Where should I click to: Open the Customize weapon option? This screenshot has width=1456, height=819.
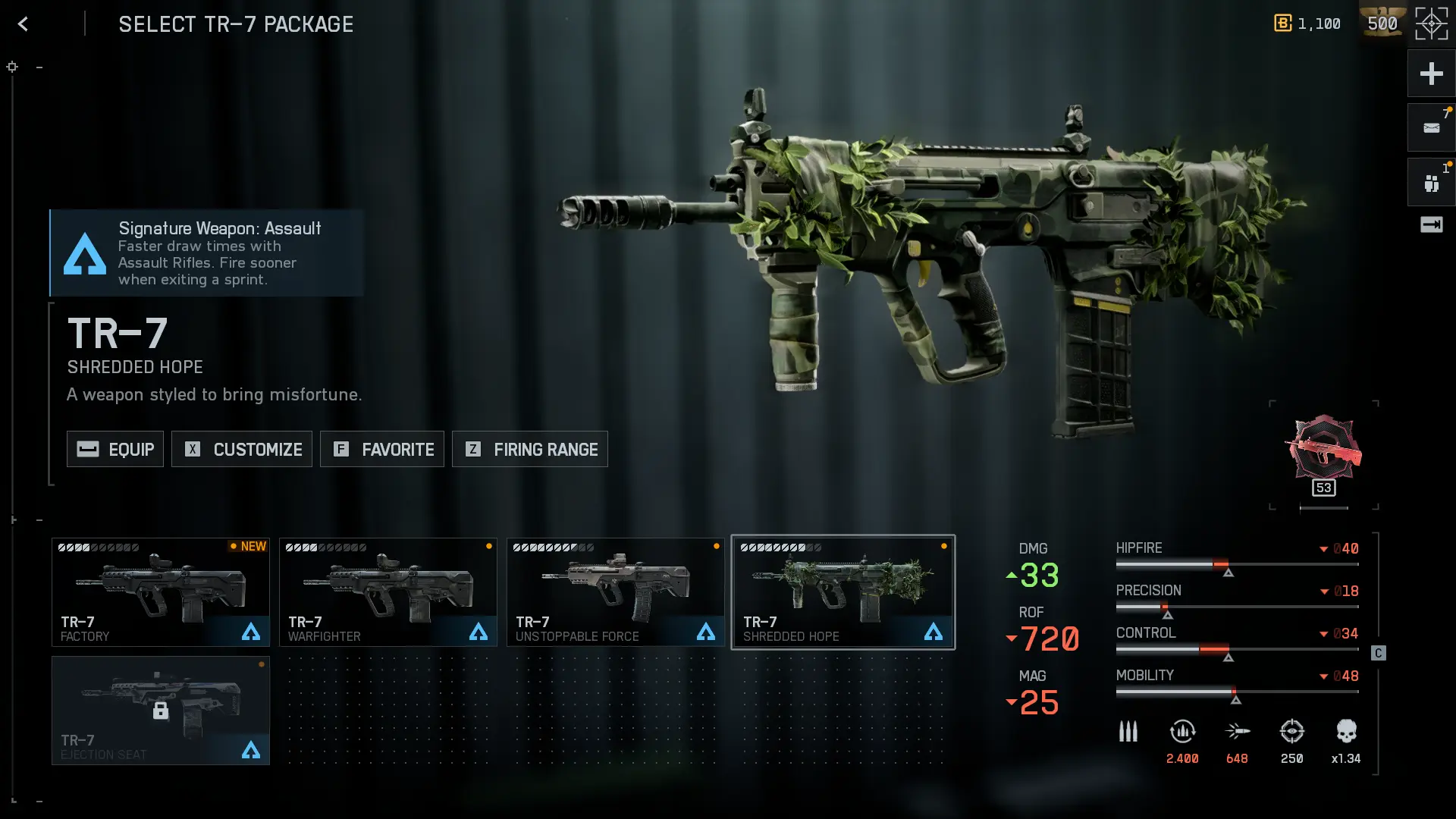(242, 449)
